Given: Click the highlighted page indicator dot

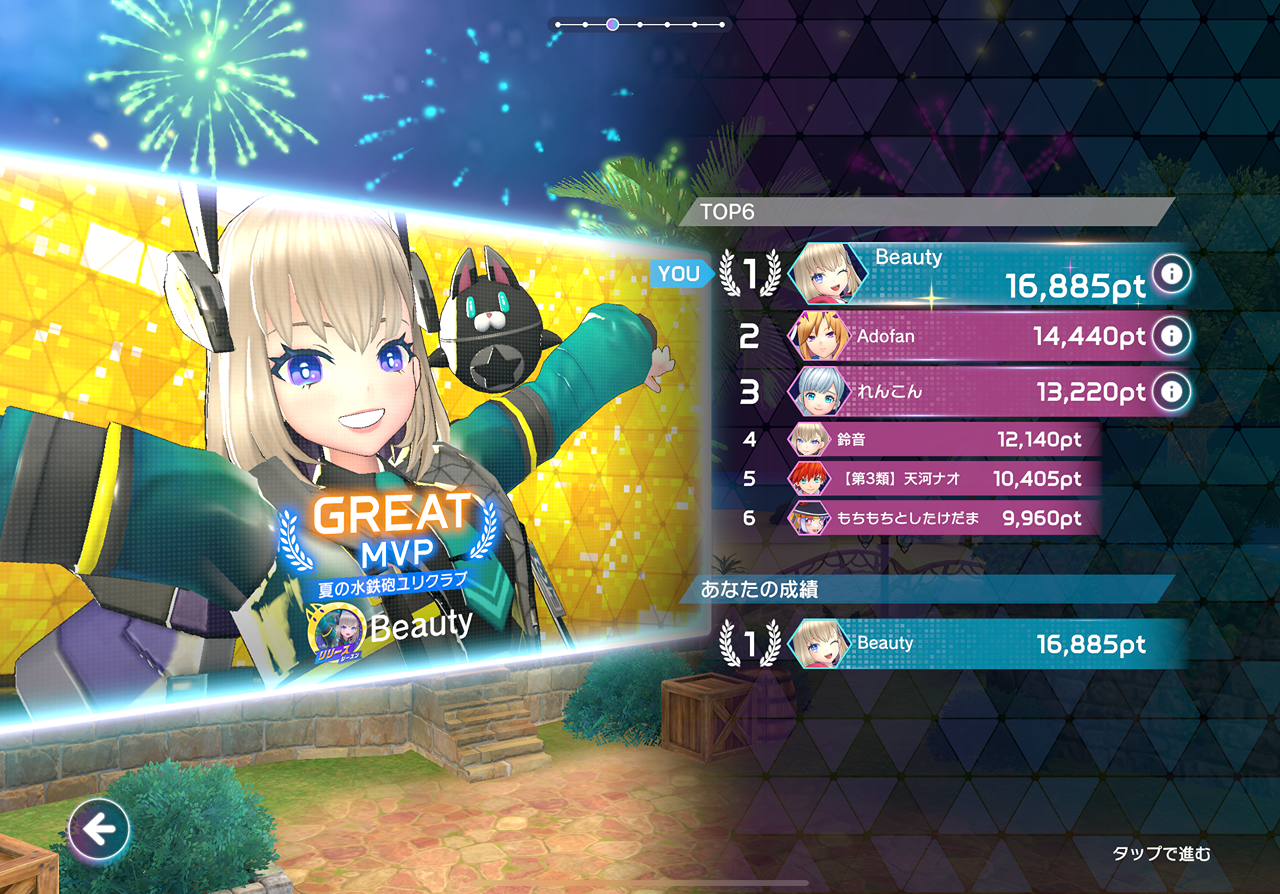Looking at the screenshot, I should tap(612, 24).
